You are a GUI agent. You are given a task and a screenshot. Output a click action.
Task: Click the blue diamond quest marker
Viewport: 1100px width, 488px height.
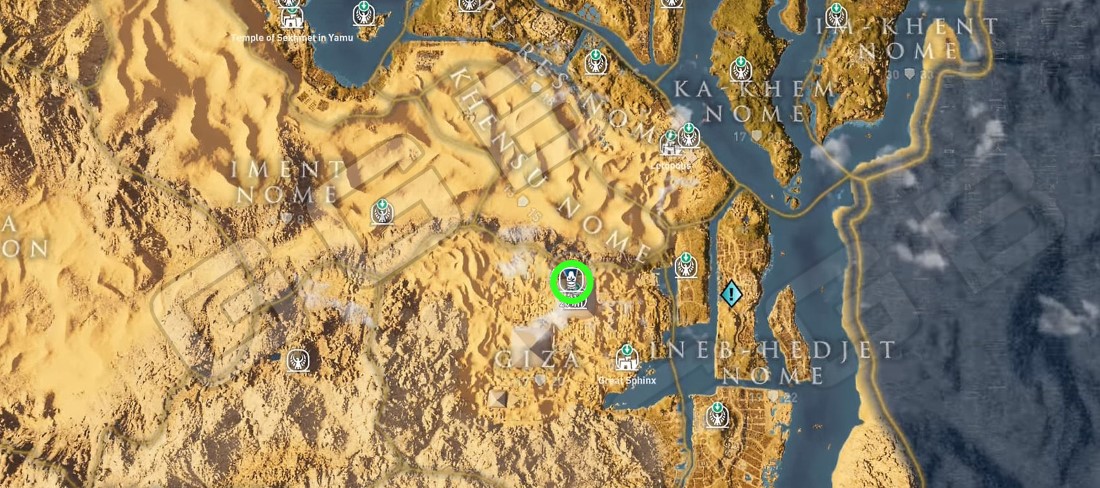point(731,293)
